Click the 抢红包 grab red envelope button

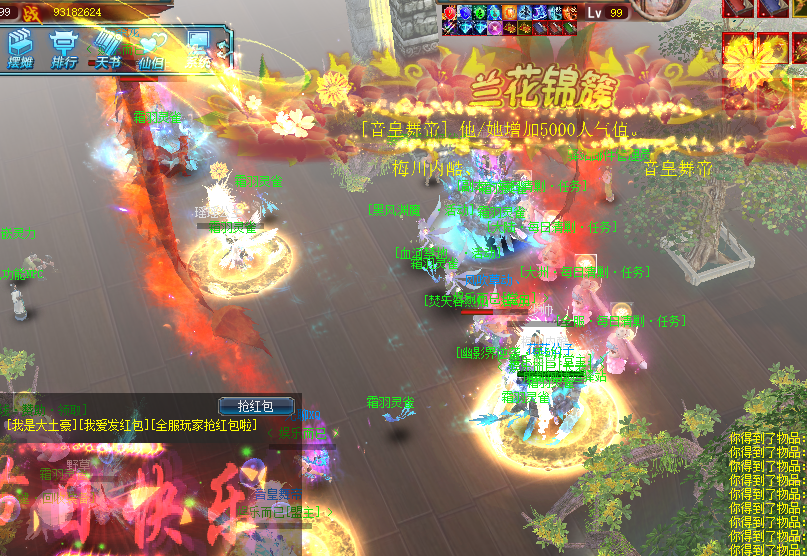258,406
